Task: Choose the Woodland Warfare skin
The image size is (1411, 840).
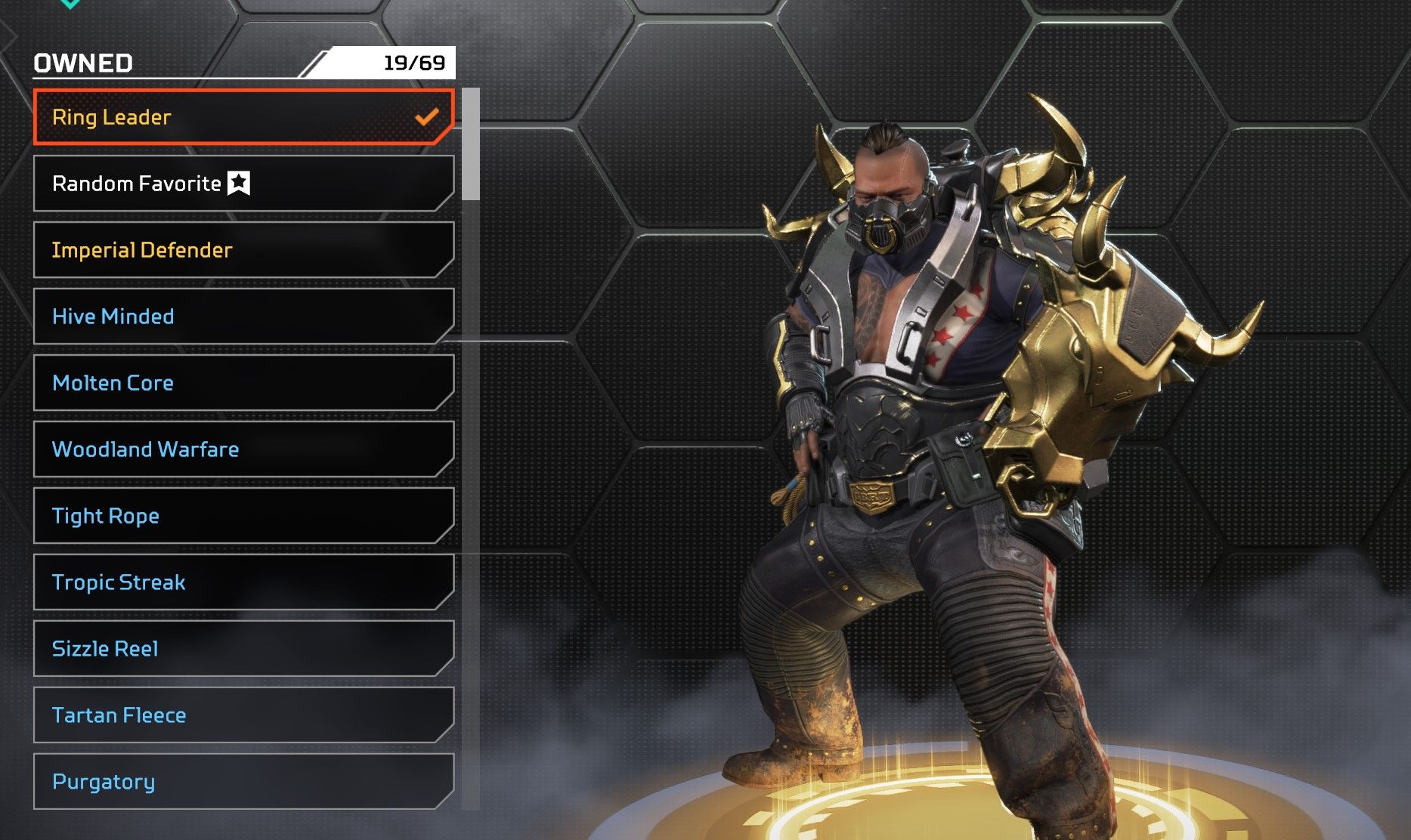Action: (243, 449)
